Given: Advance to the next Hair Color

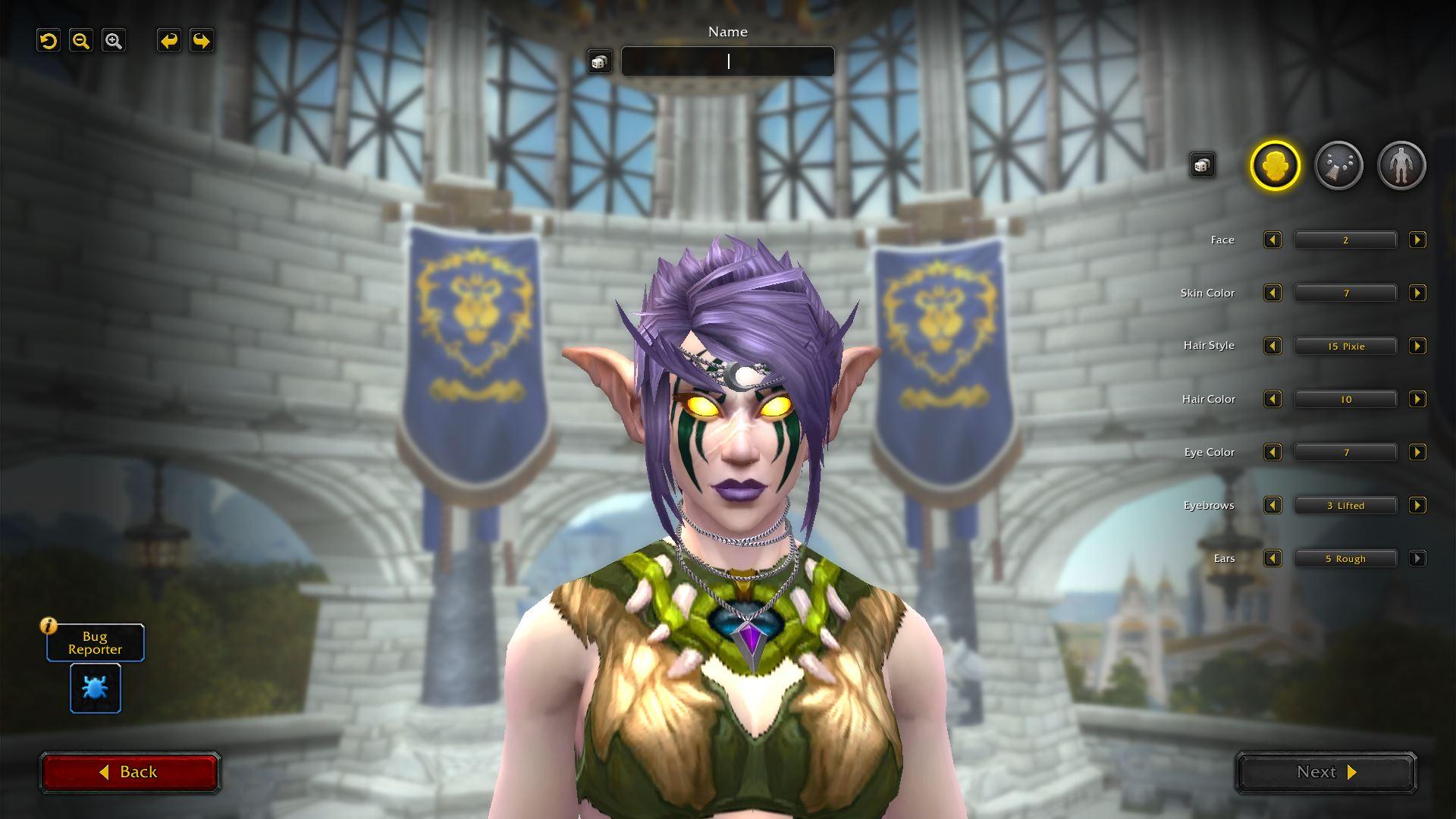Looking at the screenshot, I should tap(1417, 400).
